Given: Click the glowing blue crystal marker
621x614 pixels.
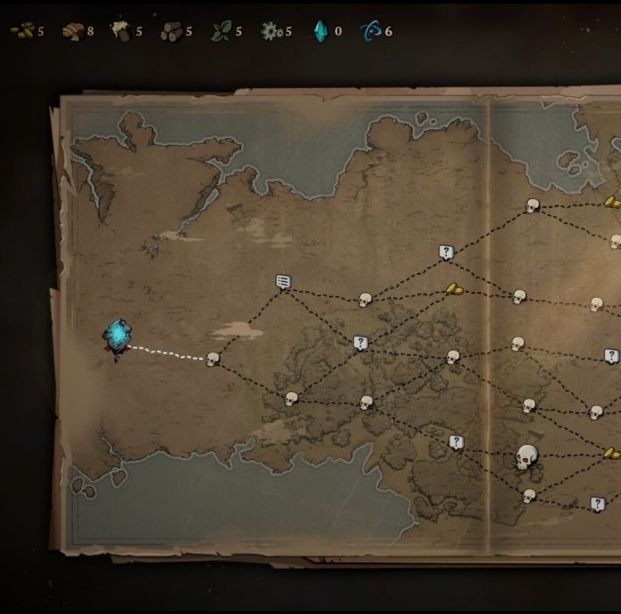Looking at the screenshot, I should point(118,337).
